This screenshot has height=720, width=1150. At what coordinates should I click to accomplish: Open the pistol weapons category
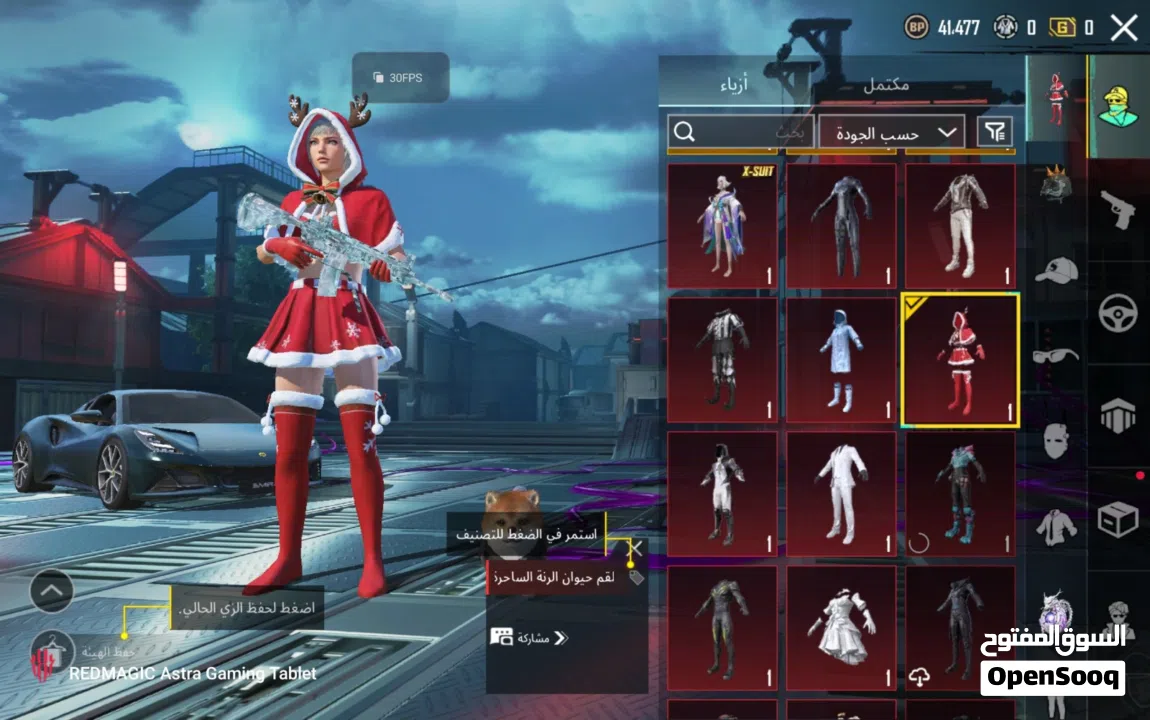pyautogui.click(x=1117, y=209)
